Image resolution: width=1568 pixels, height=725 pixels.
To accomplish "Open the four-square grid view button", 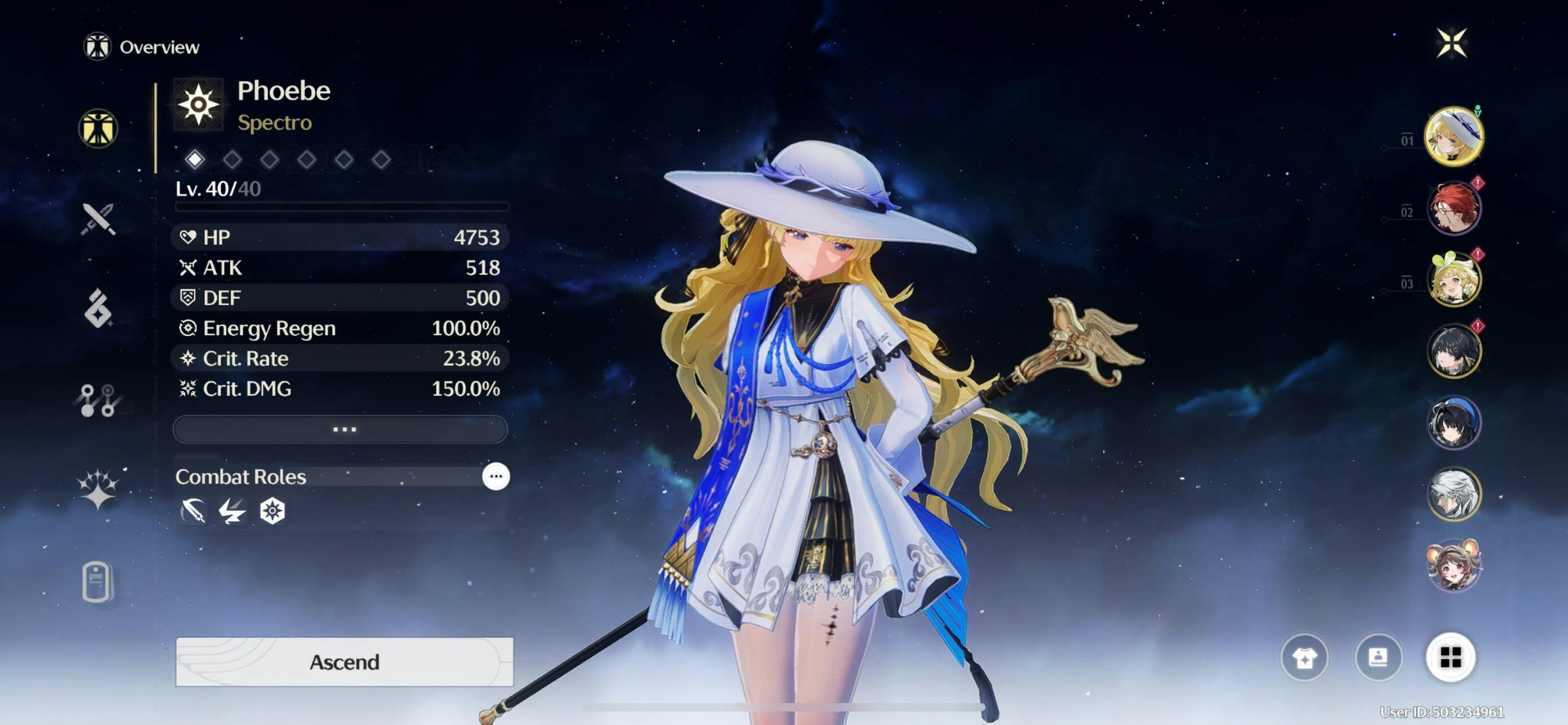I will tap(1451, 657).
